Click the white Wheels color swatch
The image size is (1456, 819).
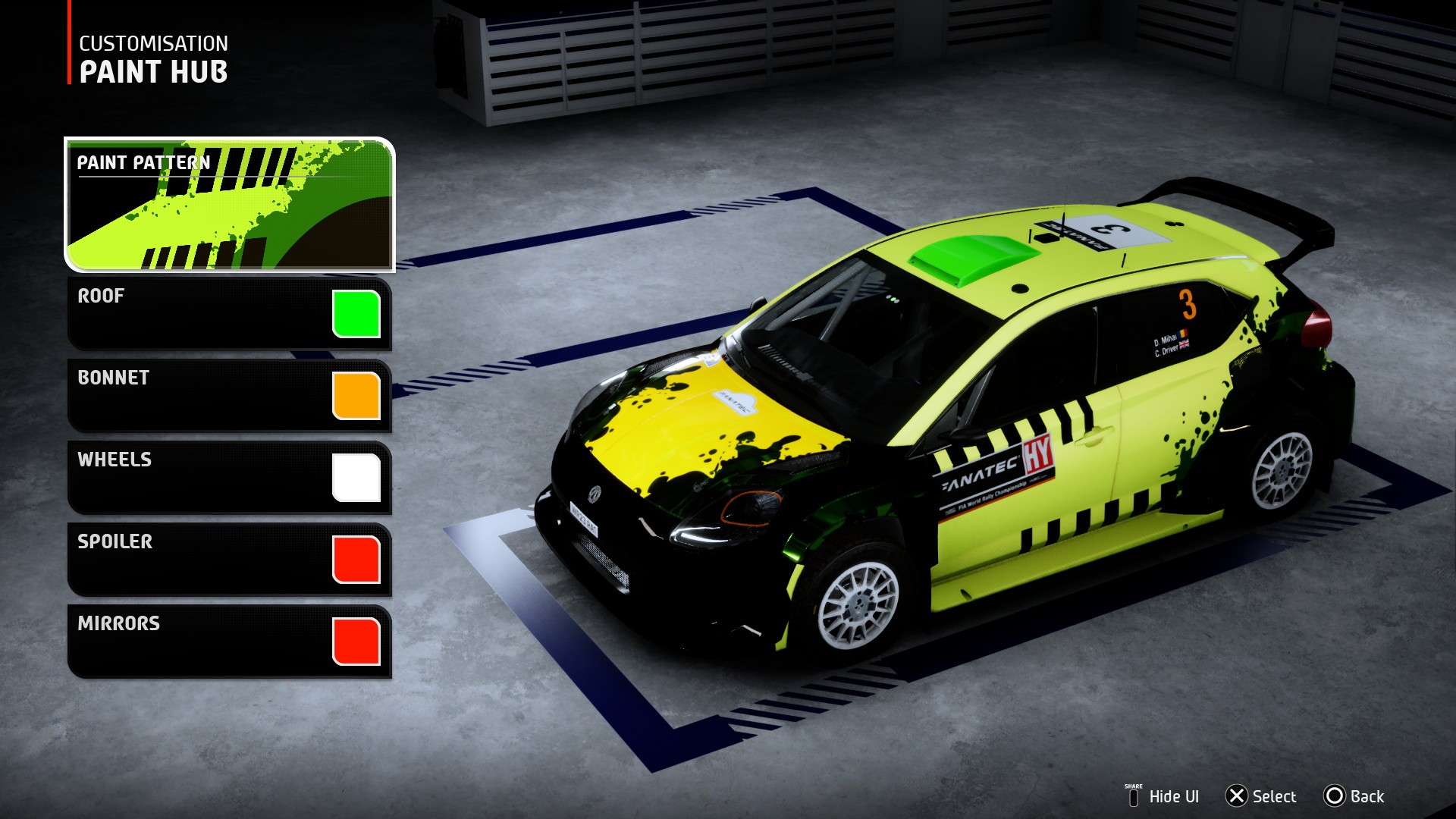pyautogui.click(x=356, y=478)
